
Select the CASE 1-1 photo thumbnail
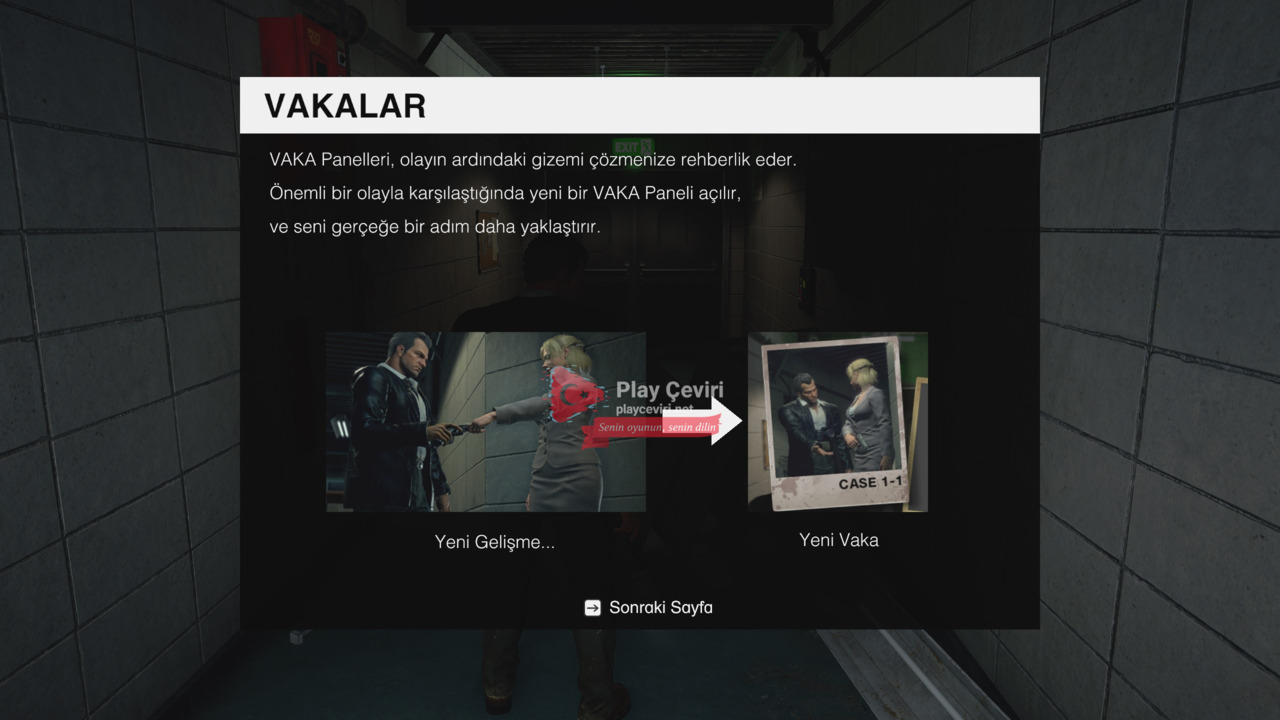point(837,422)
